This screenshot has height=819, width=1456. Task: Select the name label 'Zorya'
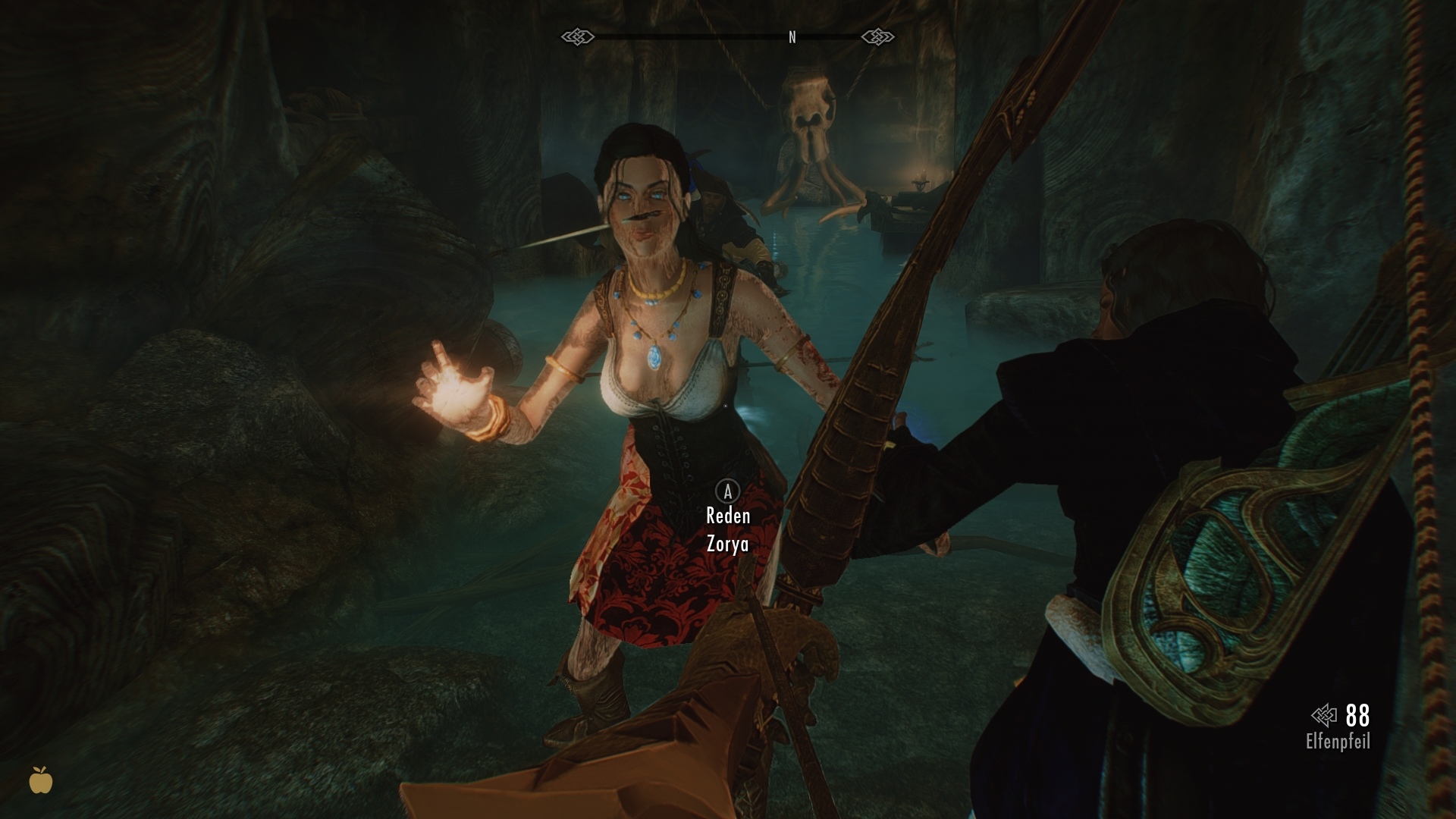click(727, 544)
